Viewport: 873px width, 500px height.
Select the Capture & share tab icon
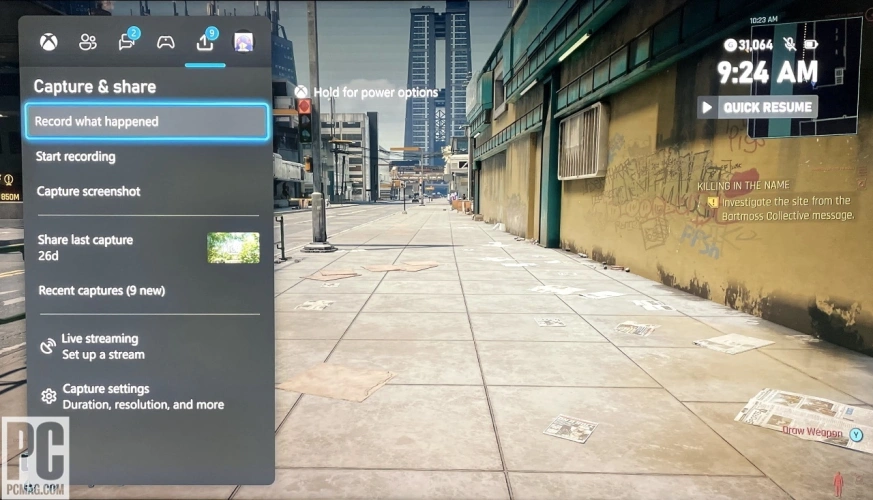(205, 42)
